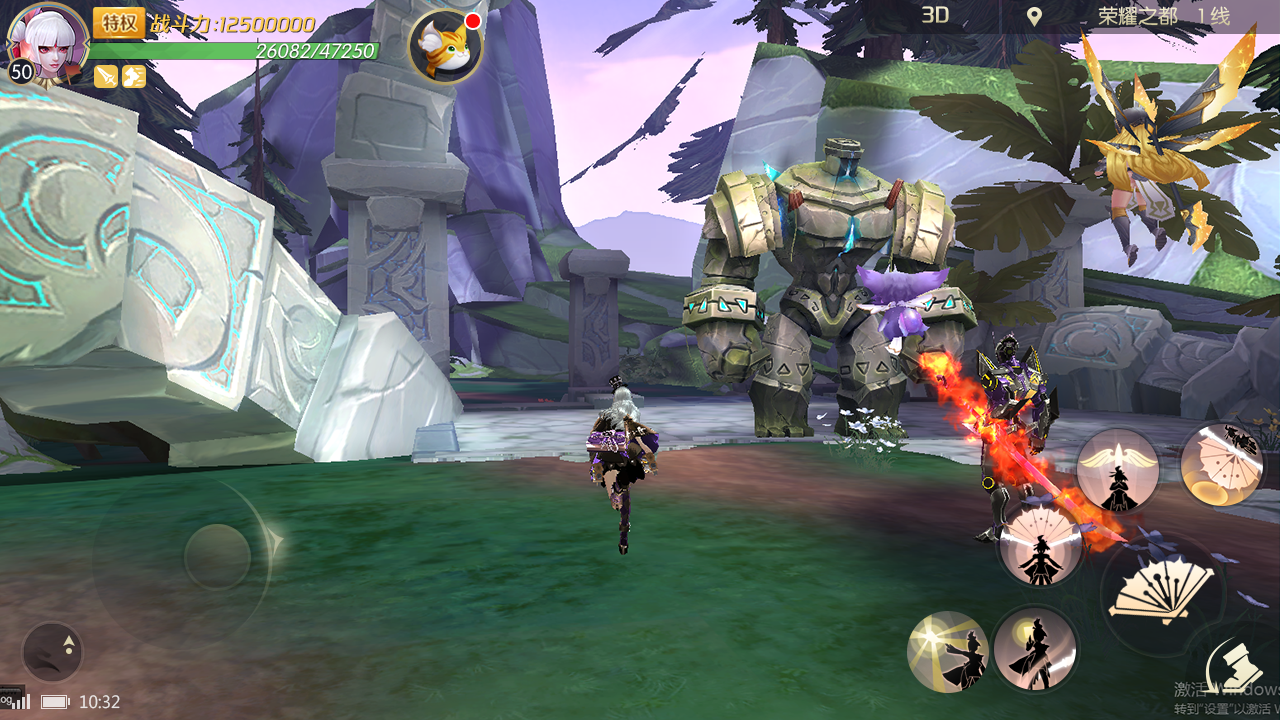Toggle the 3D camera view mode
1280x720 pixels.
coord(935,15)
